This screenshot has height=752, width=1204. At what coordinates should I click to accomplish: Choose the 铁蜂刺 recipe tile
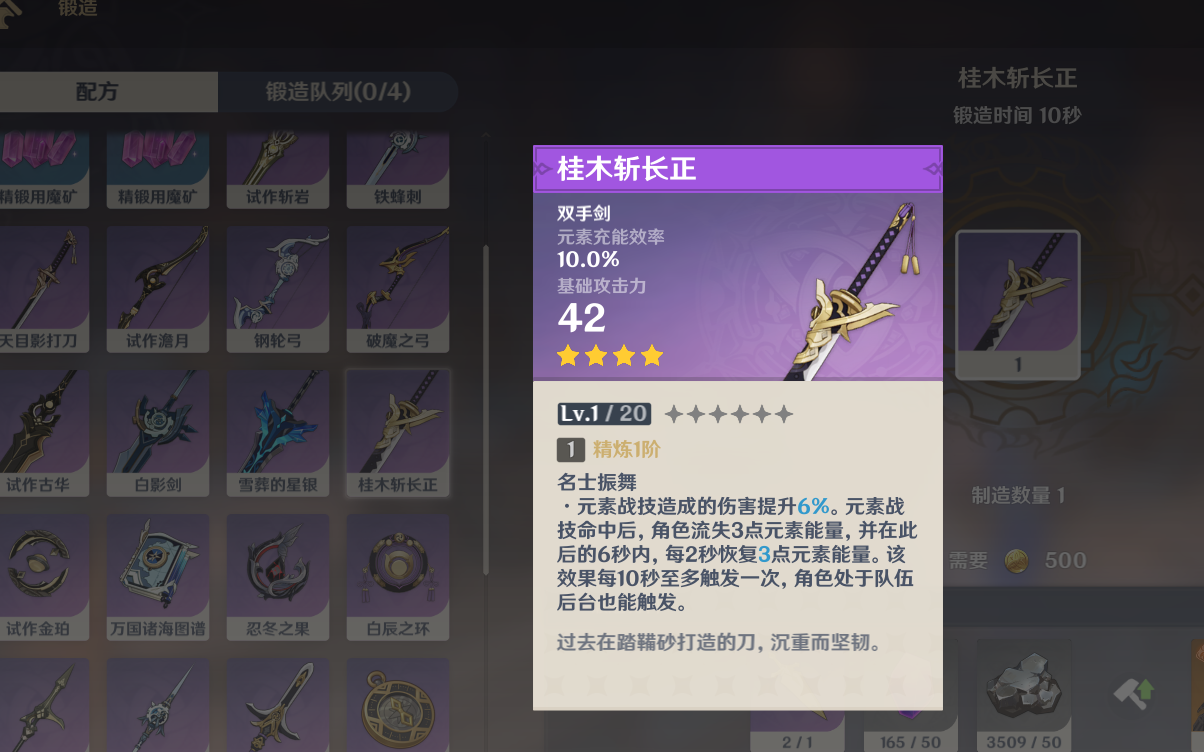tap(397, 168)
